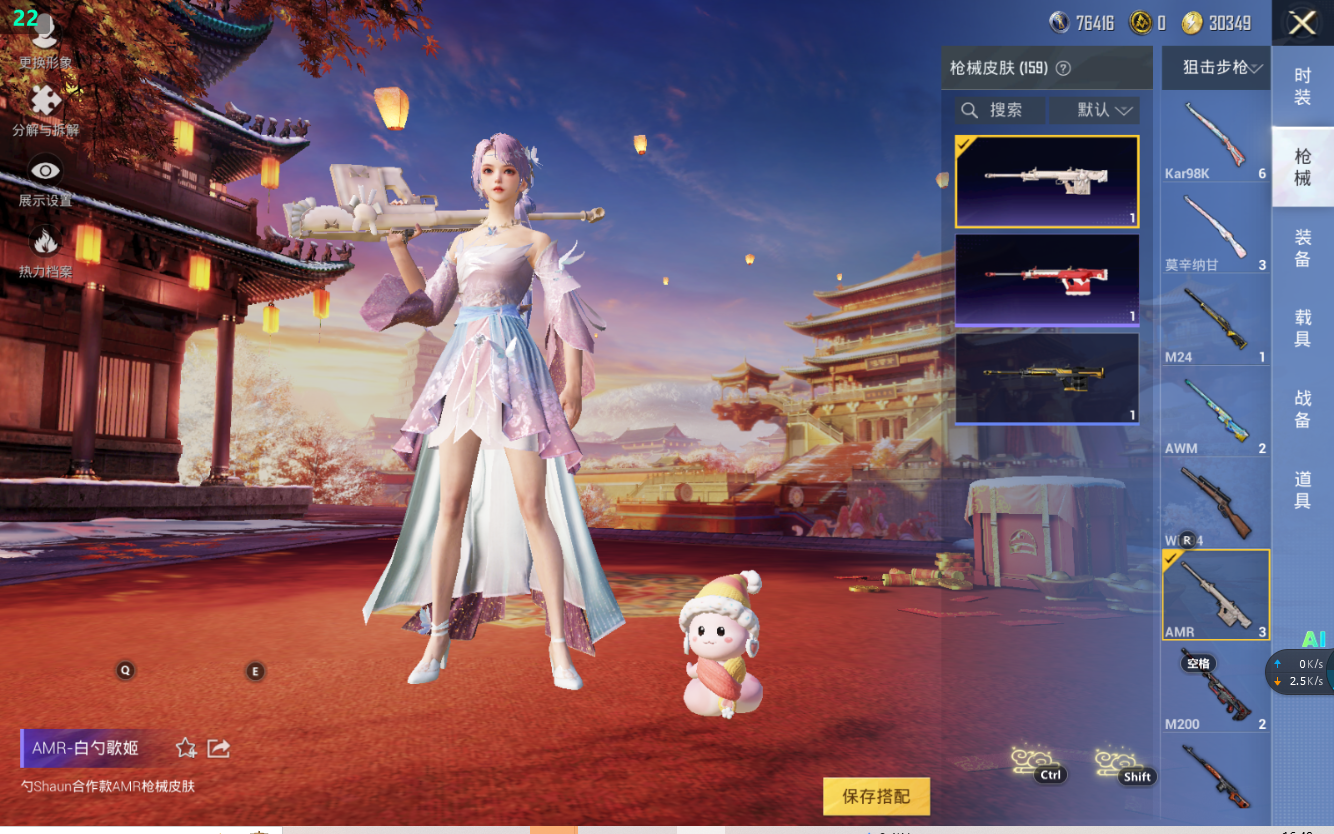Close the wardrobe with the X button
This screenshot has width=1334, height=834.
(x=1302, y=23)
